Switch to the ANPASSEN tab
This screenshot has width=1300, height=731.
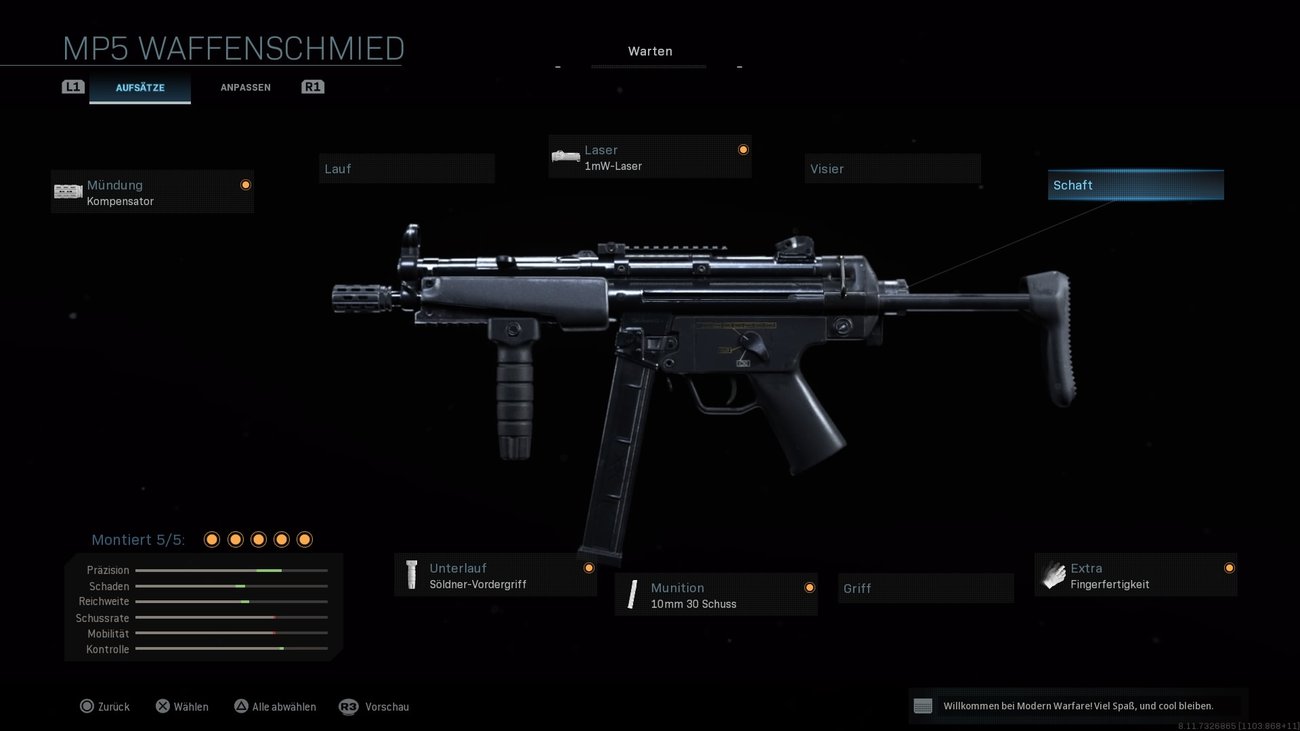245,87
